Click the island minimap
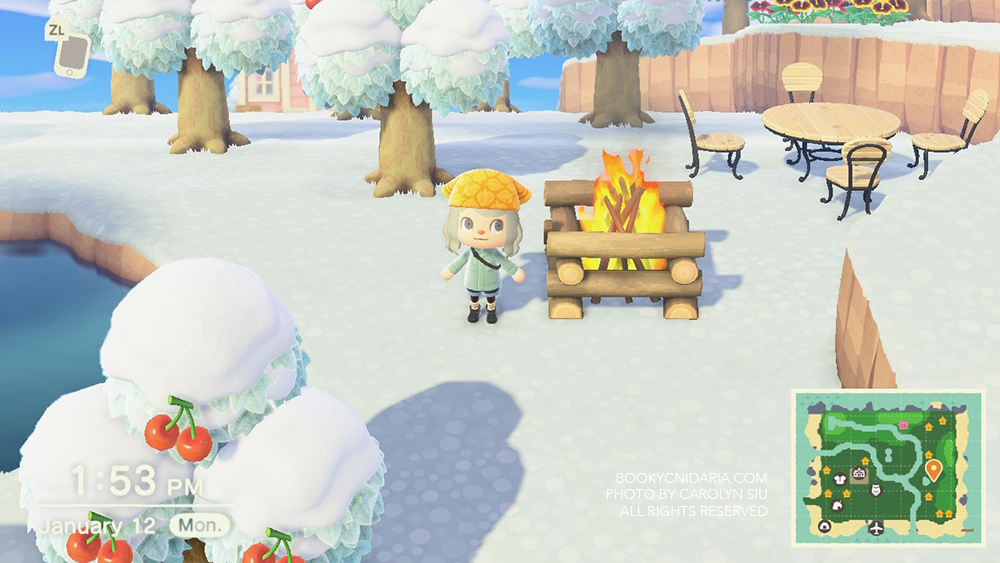Screen dimensions: 1000x563 pyautogui.click(x=888, y=468)
